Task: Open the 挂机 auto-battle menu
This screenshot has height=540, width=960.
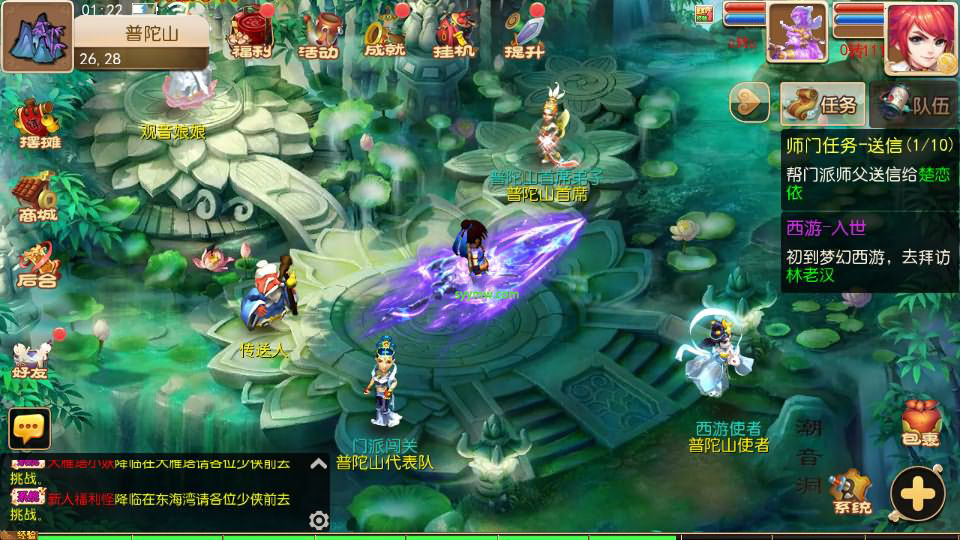Action: [455, 33]
